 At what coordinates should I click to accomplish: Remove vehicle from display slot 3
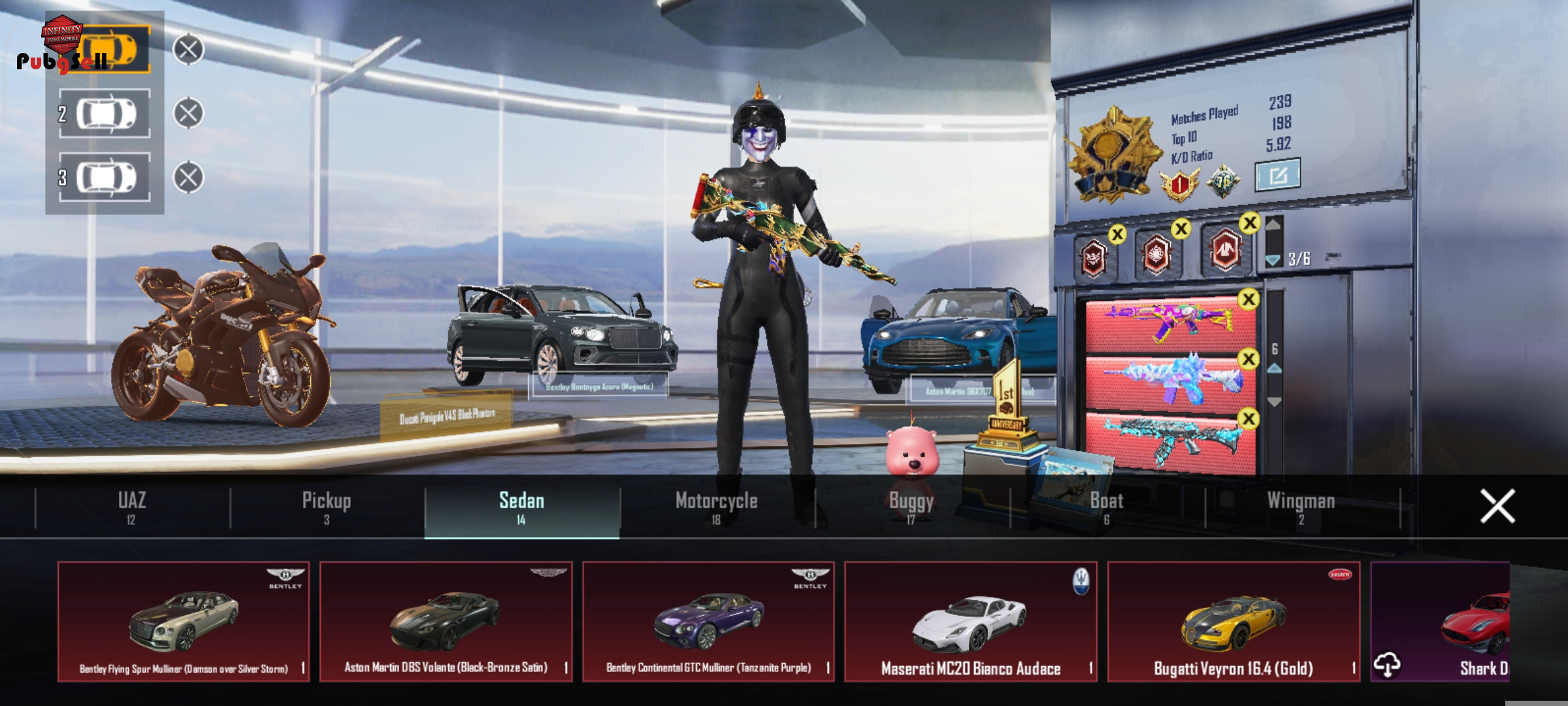188,177
